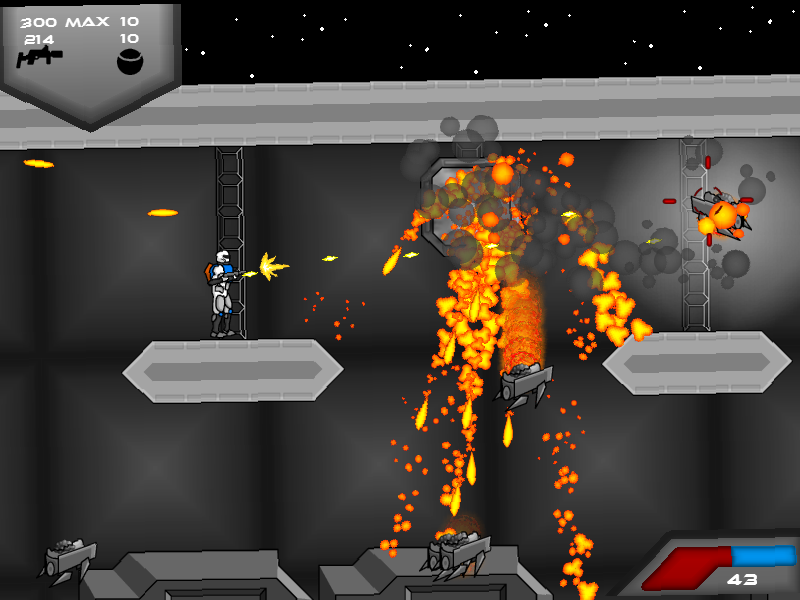Select the assault rifle weapon icon
The height and width of the screenshot is (600, 800).
tap(40, 59)
